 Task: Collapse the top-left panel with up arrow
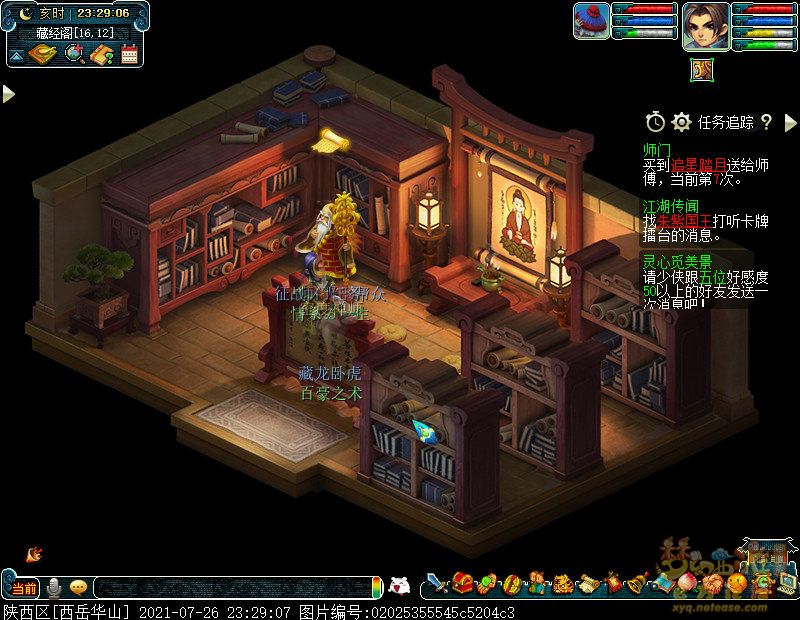(17, 55)
